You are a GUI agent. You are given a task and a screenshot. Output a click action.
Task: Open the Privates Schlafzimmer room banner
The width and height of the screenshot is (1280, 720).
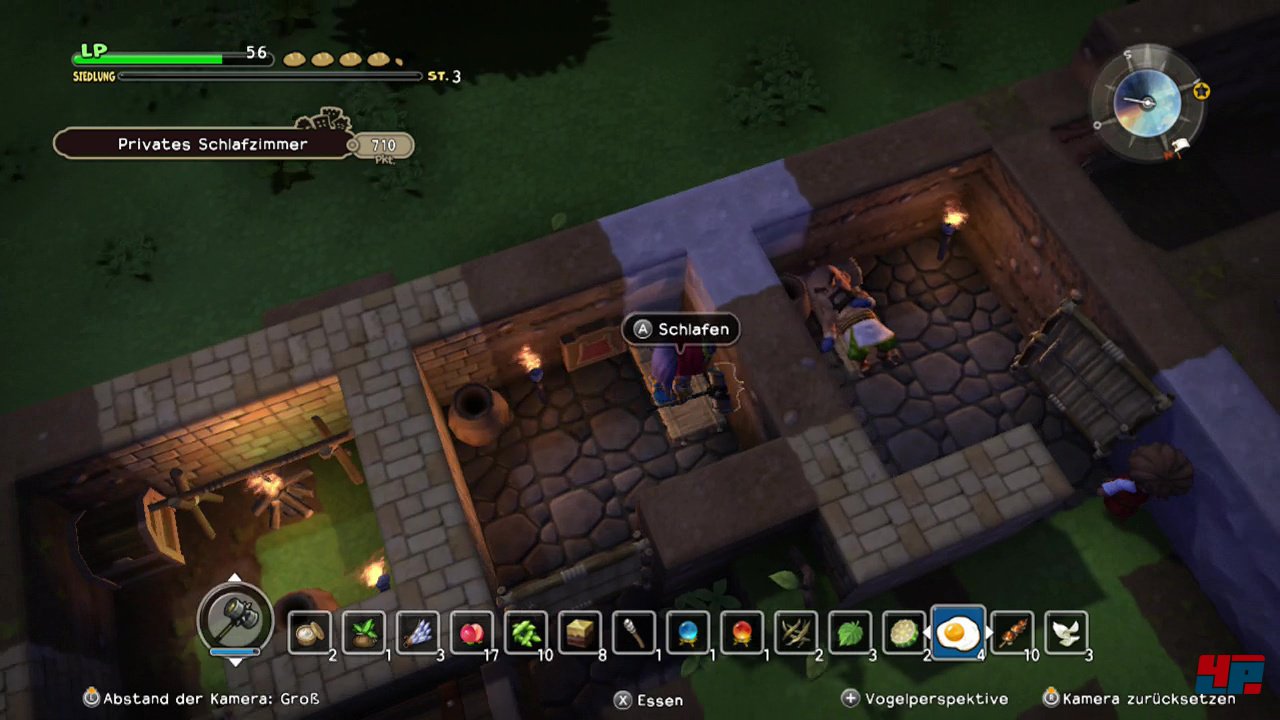(212, 144)
